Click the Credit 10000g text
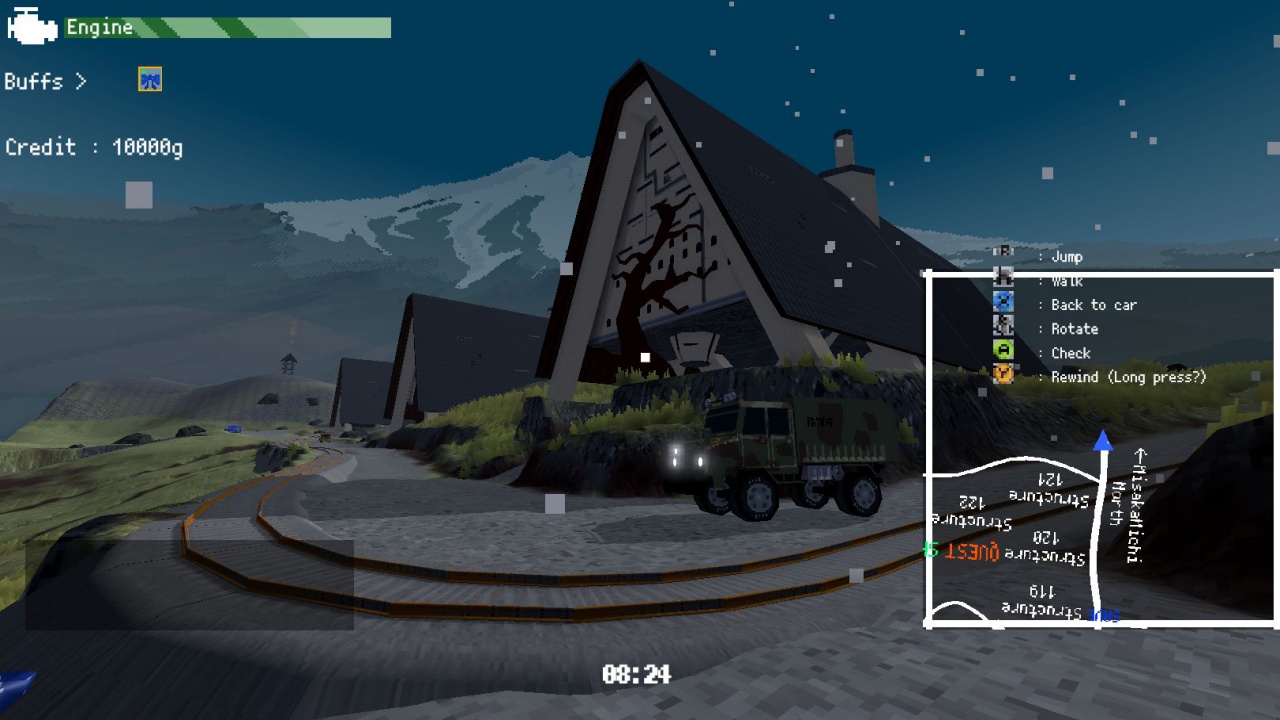Viewport: 1280px width, 720px height. (x=95, y=146)
